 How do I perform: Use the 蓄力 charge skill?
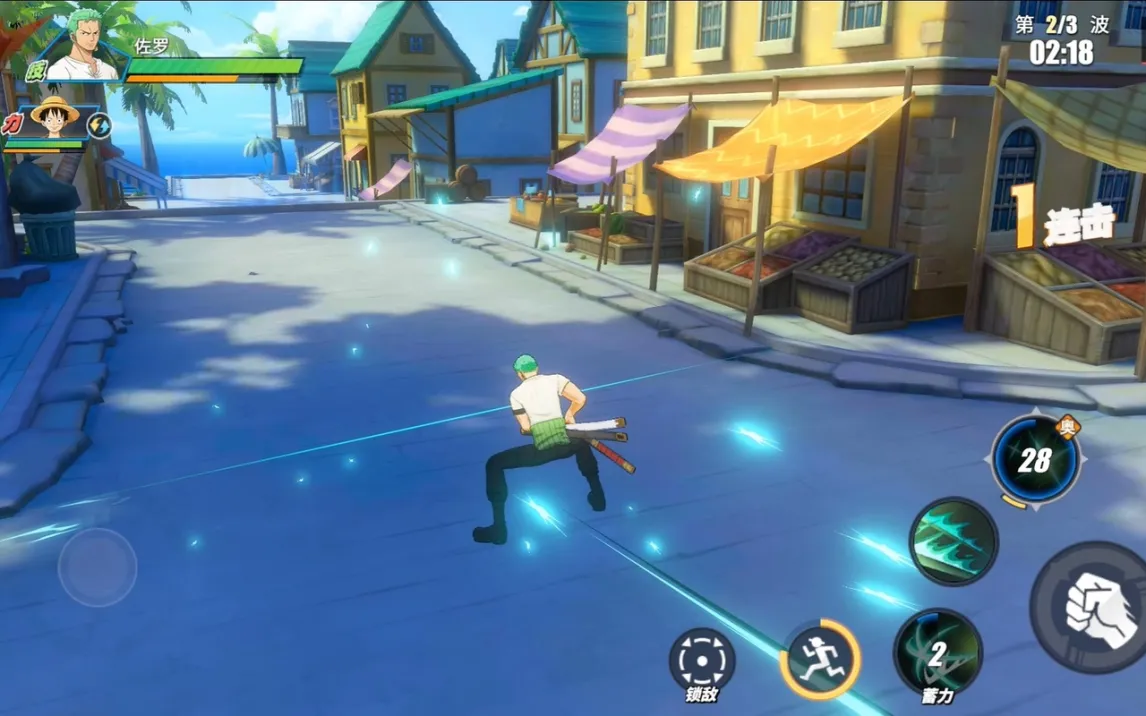point(937,654)
